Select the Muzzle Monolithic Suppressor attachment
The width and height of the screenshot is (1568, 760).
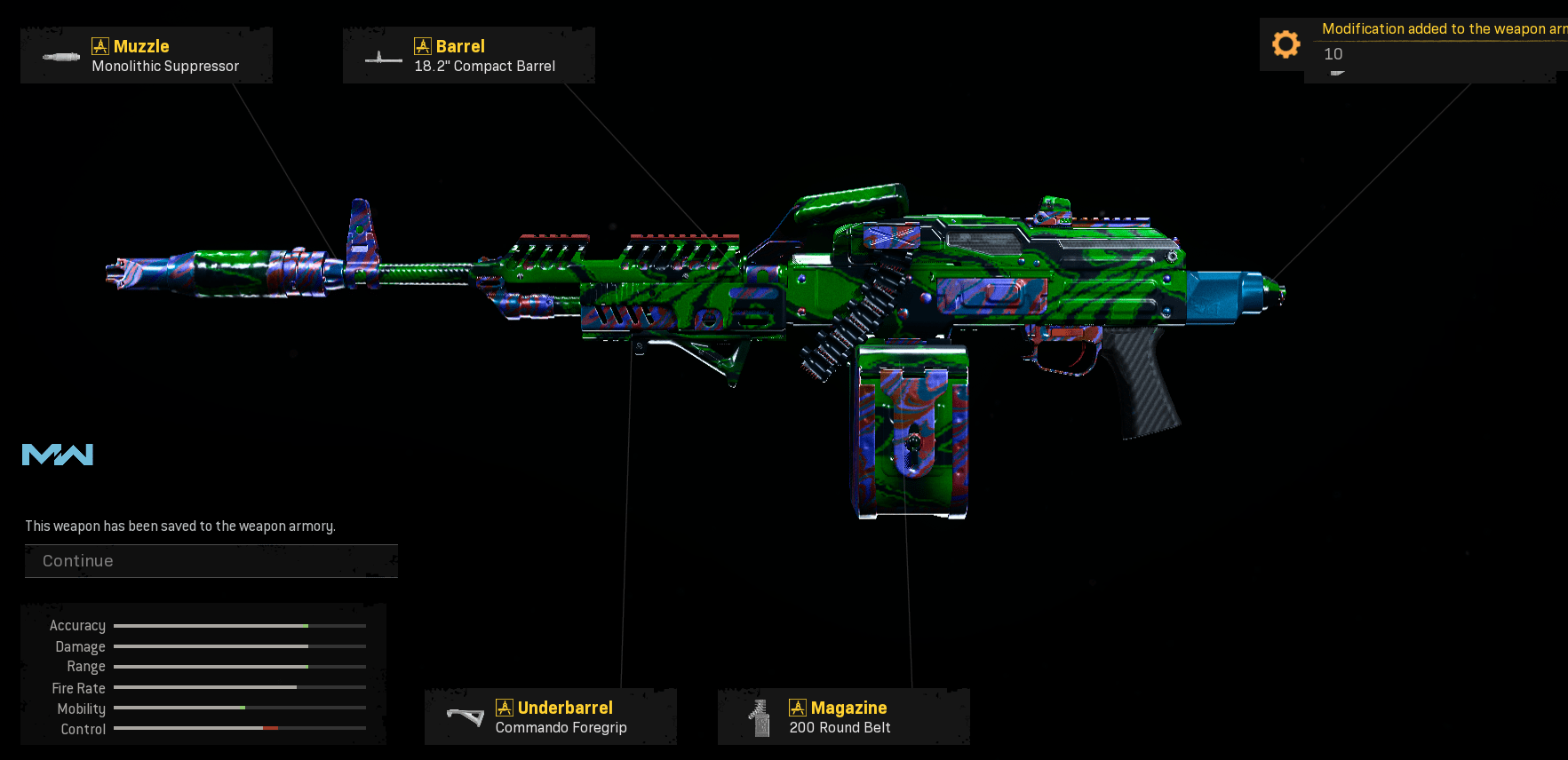click(147, 56)
